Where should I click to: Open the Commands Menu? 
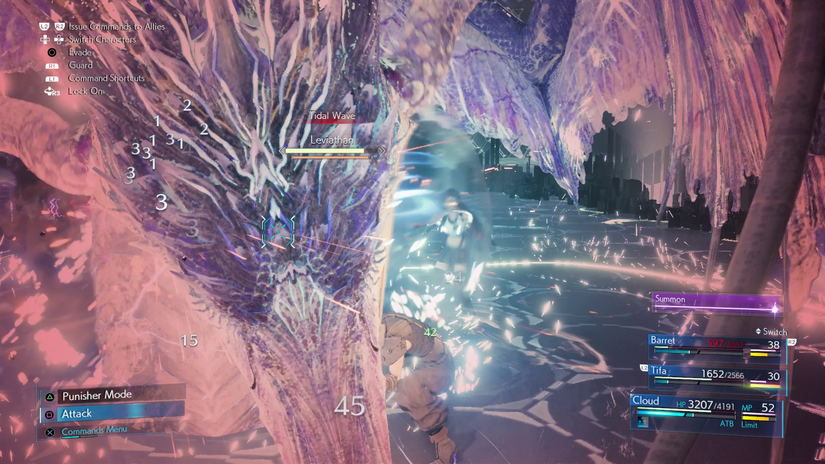coord(100,431)
